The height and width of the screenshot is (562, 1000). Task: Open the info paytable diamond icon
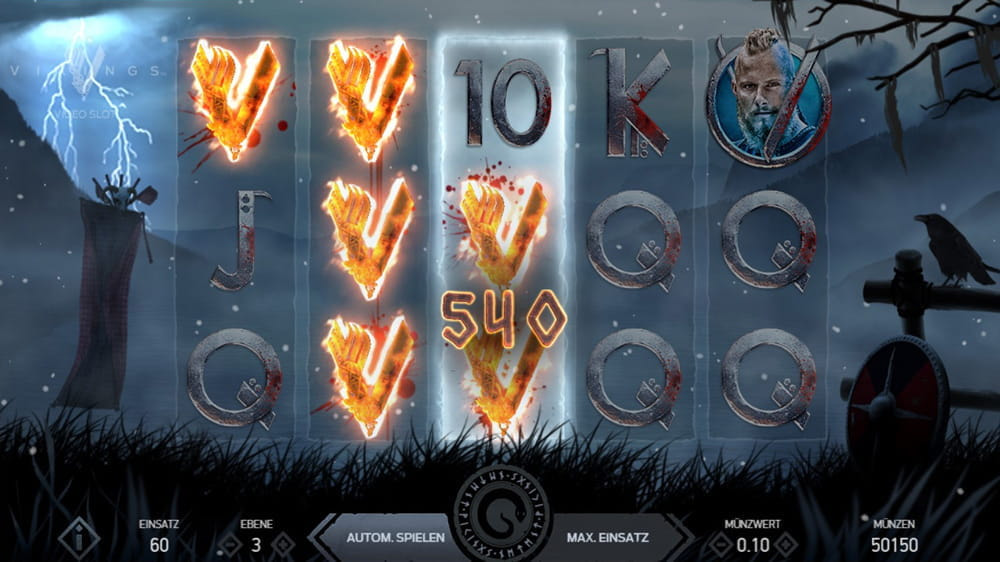point(79,538)
